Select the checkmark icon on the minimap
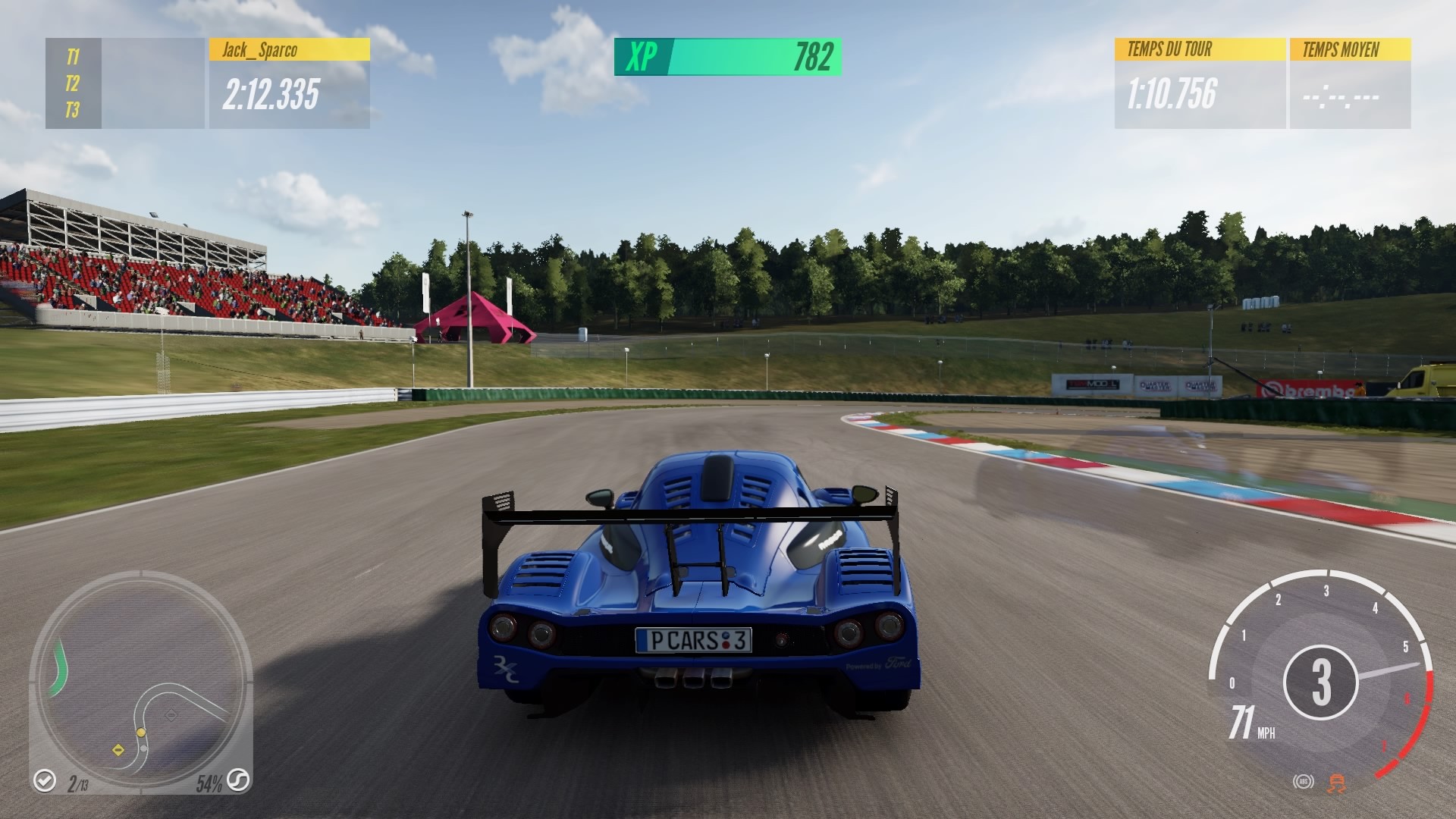 tap(45, 780)
